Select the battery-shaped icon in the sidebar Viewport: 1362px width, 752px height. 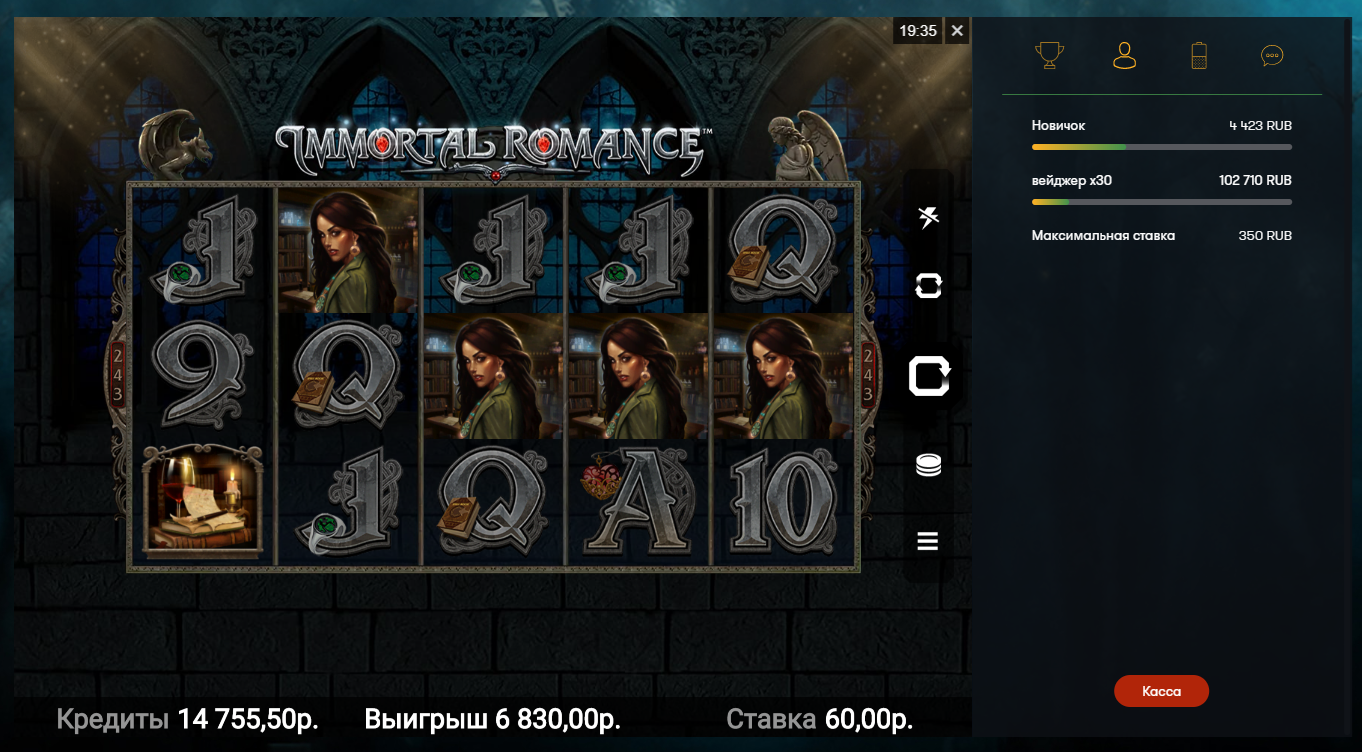point(1199,55)
